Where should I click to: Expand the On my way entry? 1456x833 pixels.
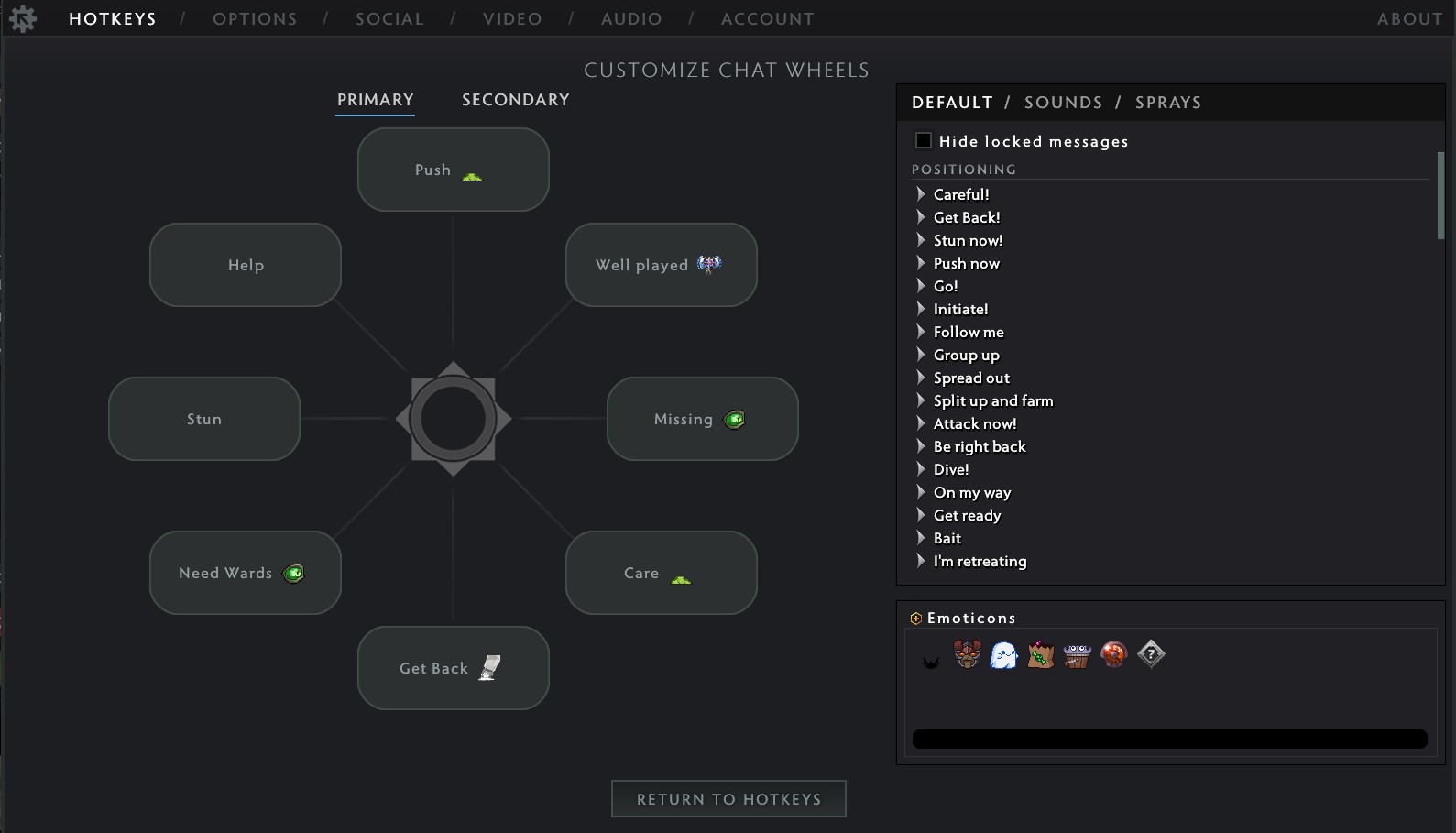coord(920,492)
